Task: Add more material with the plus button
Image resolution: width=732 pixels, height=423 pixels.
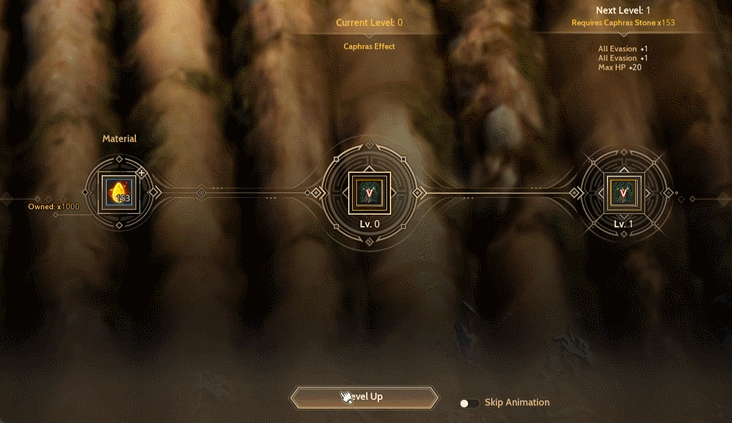Action: pyautogui.click(x=141, y=173)
